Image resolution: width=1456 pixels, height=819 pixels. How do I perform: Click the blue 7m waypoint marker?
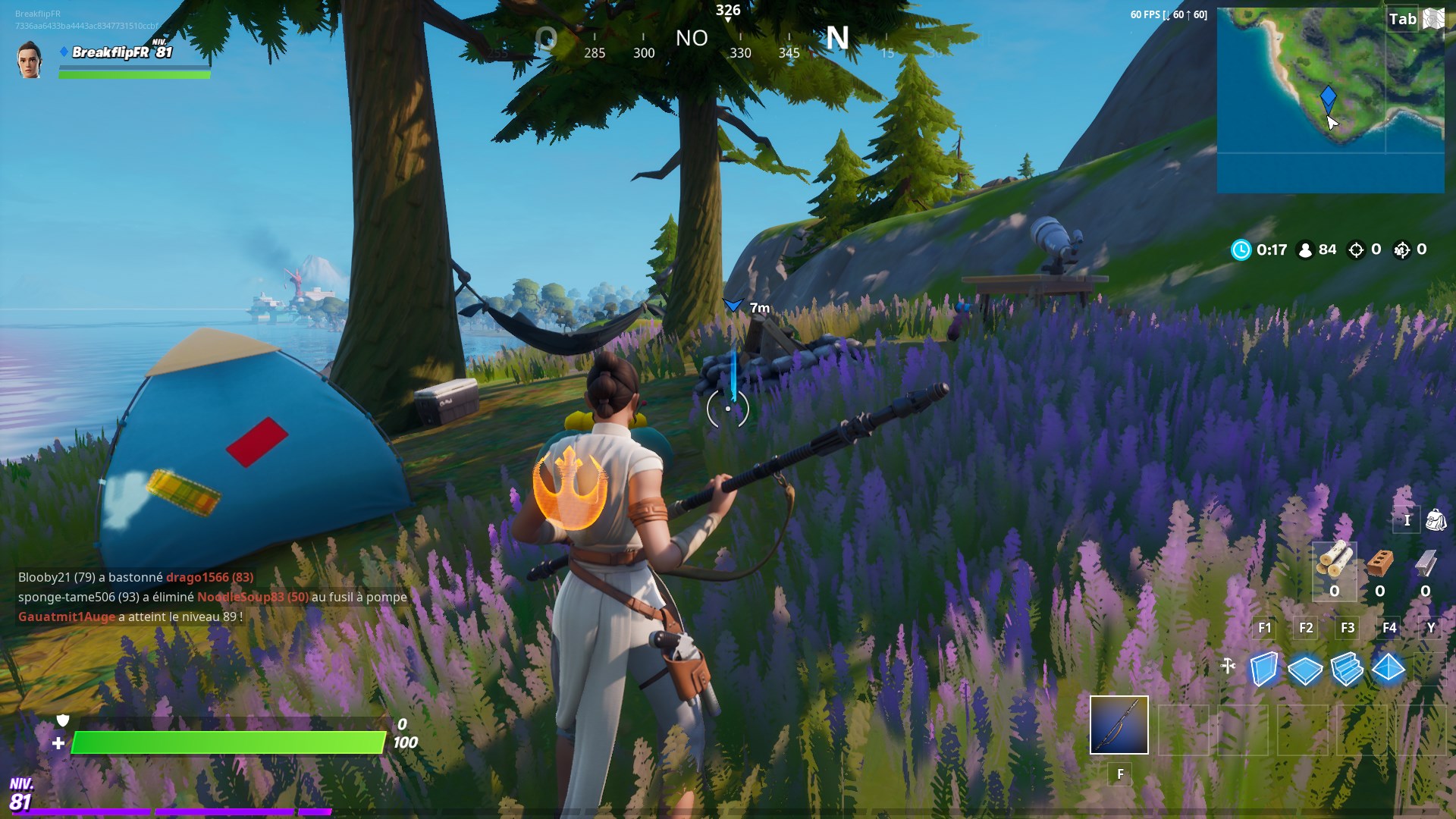tap(732, 306)
